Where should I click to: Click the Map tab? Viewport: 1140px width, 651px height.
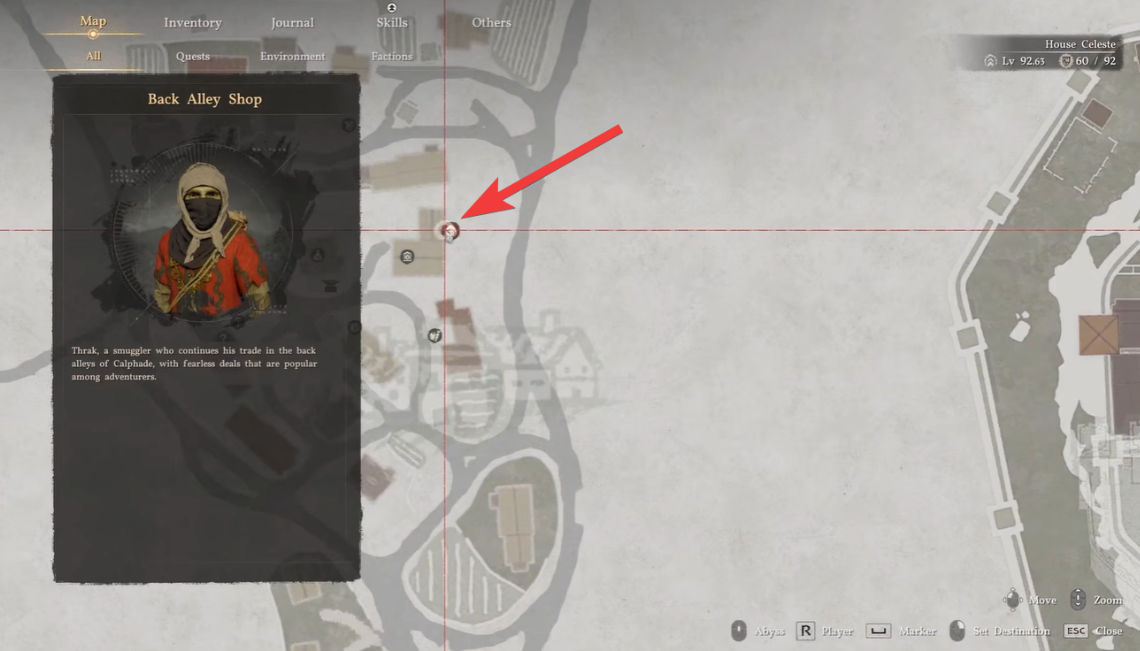[93, 22]
